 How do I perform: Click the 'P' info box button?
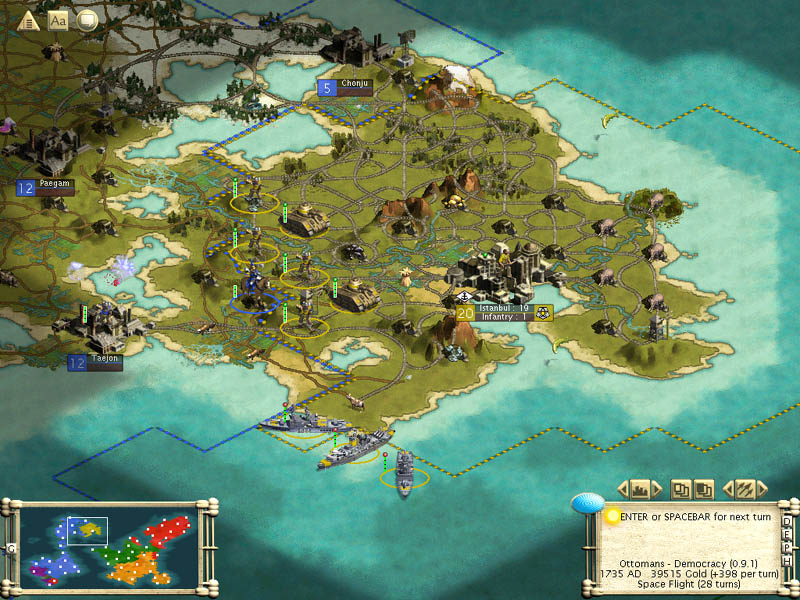(x=787, y=546)
